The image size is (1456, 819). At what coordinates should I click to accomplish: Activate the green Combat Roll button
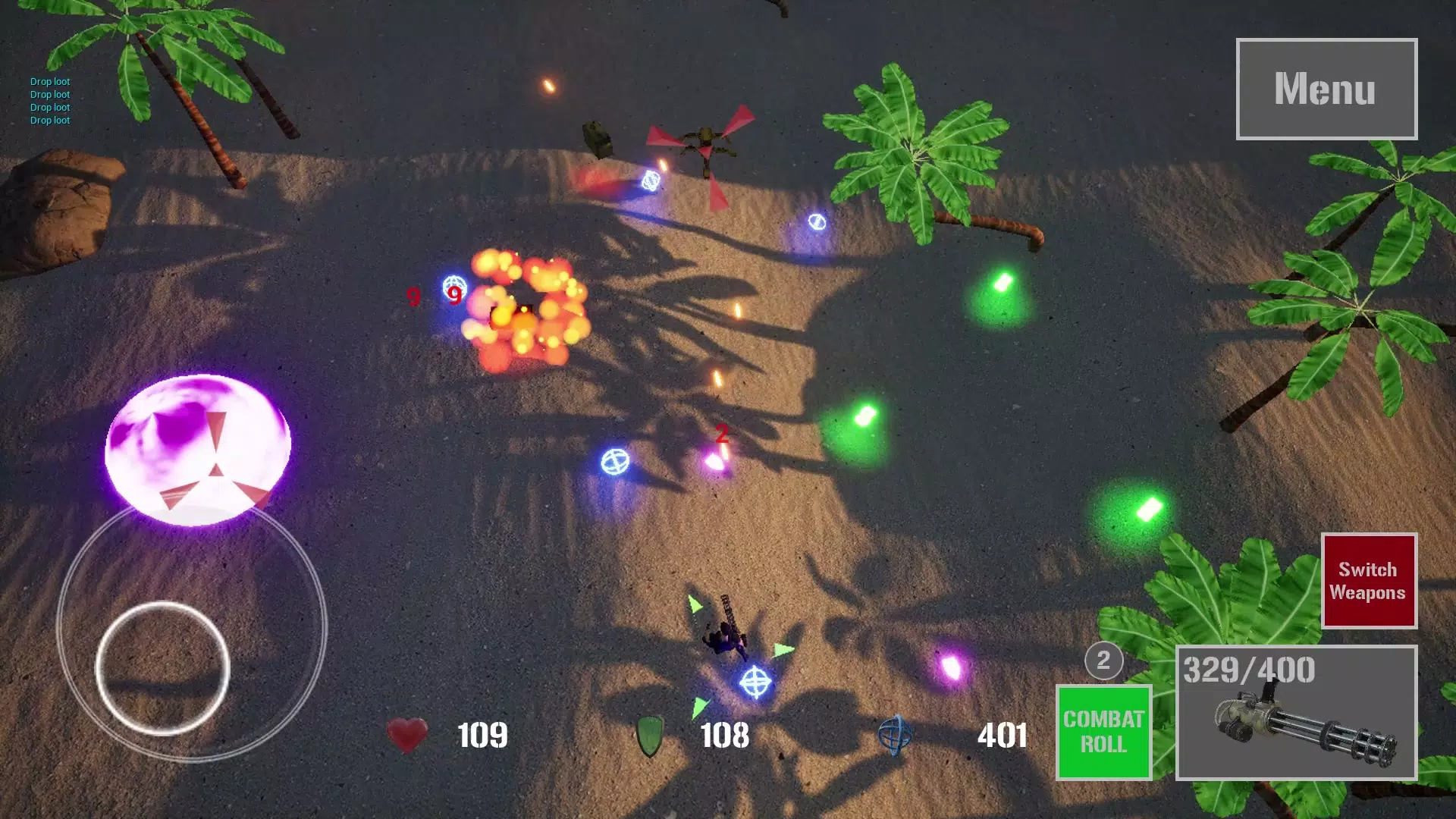click(x=1103, y=732)
